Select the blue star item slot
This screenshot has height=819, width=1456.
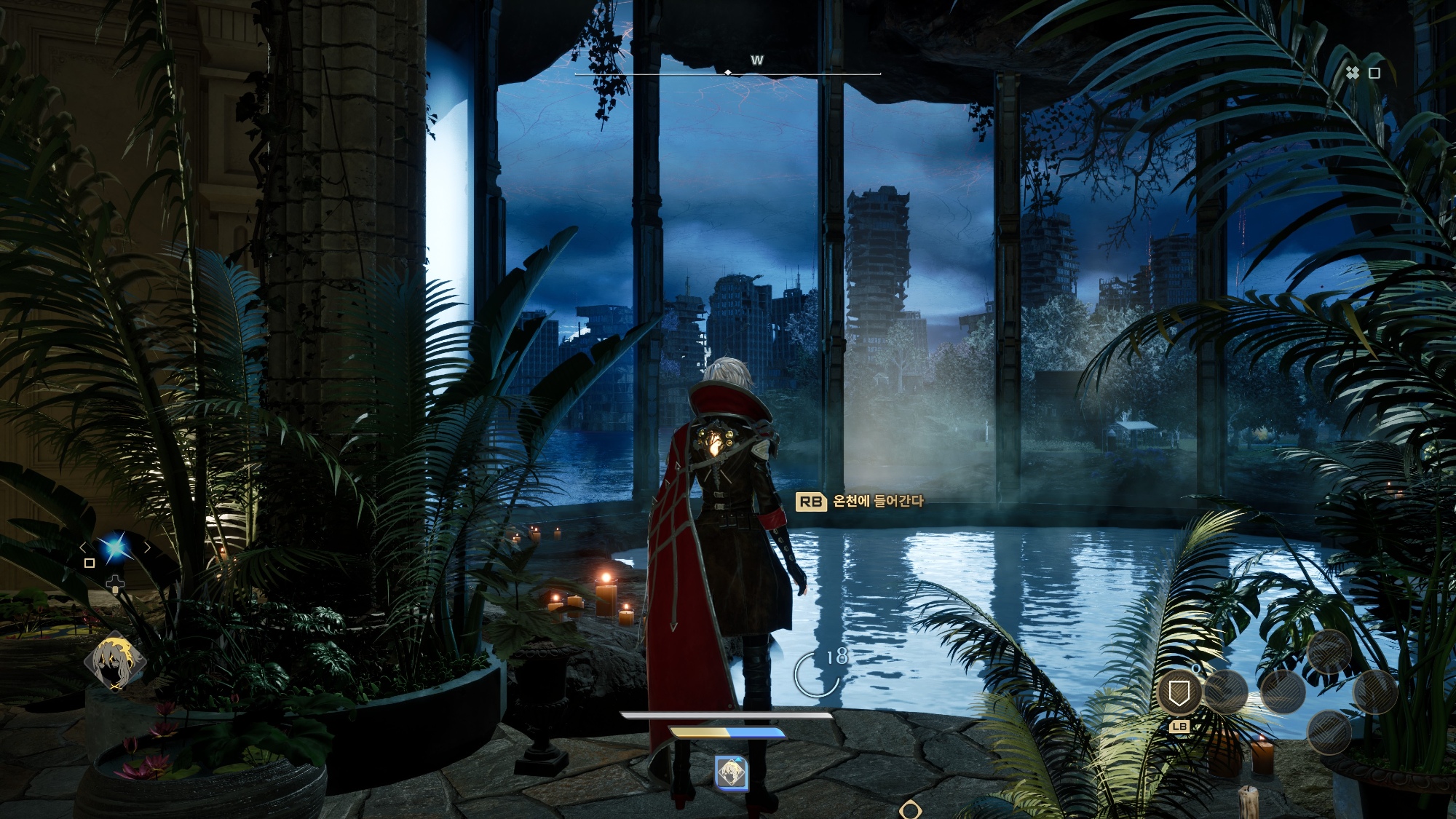[x=115, y=547]
